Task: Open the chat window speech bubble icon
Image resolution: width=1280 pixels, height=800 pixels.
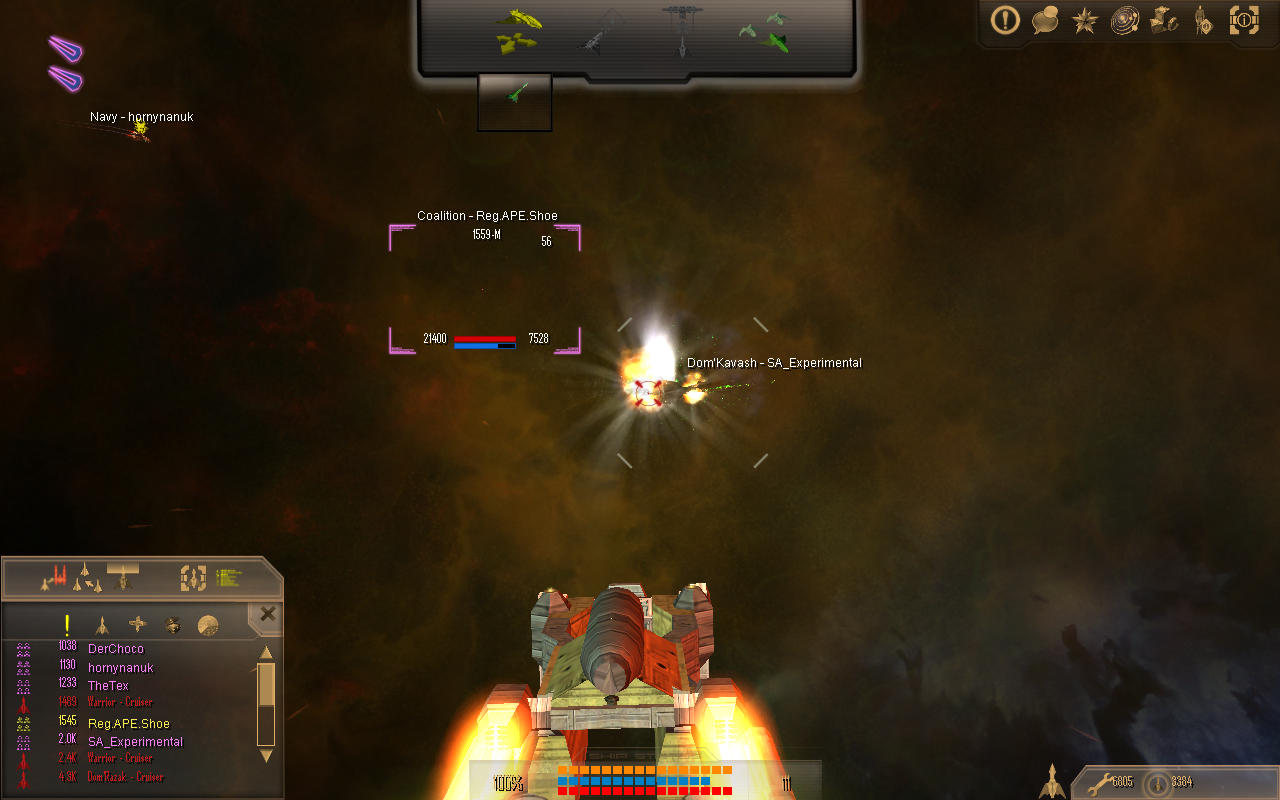Action: [x=1045, y=21]
